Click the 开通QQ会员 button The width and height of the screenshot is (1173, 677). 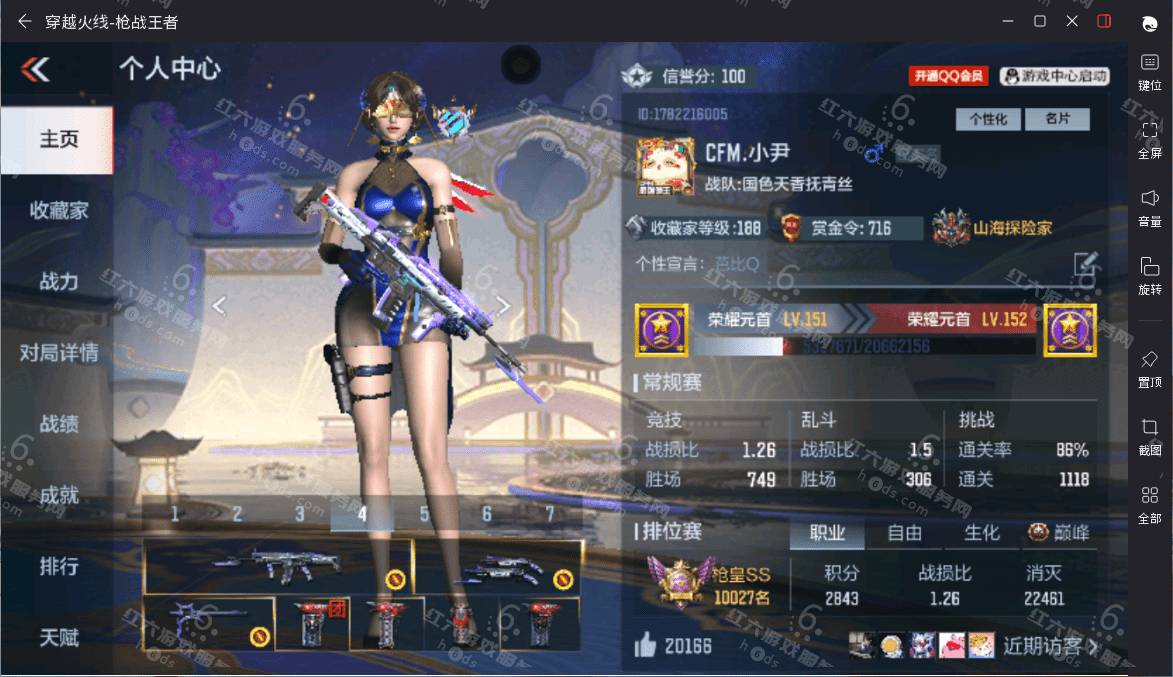[948, 76]
